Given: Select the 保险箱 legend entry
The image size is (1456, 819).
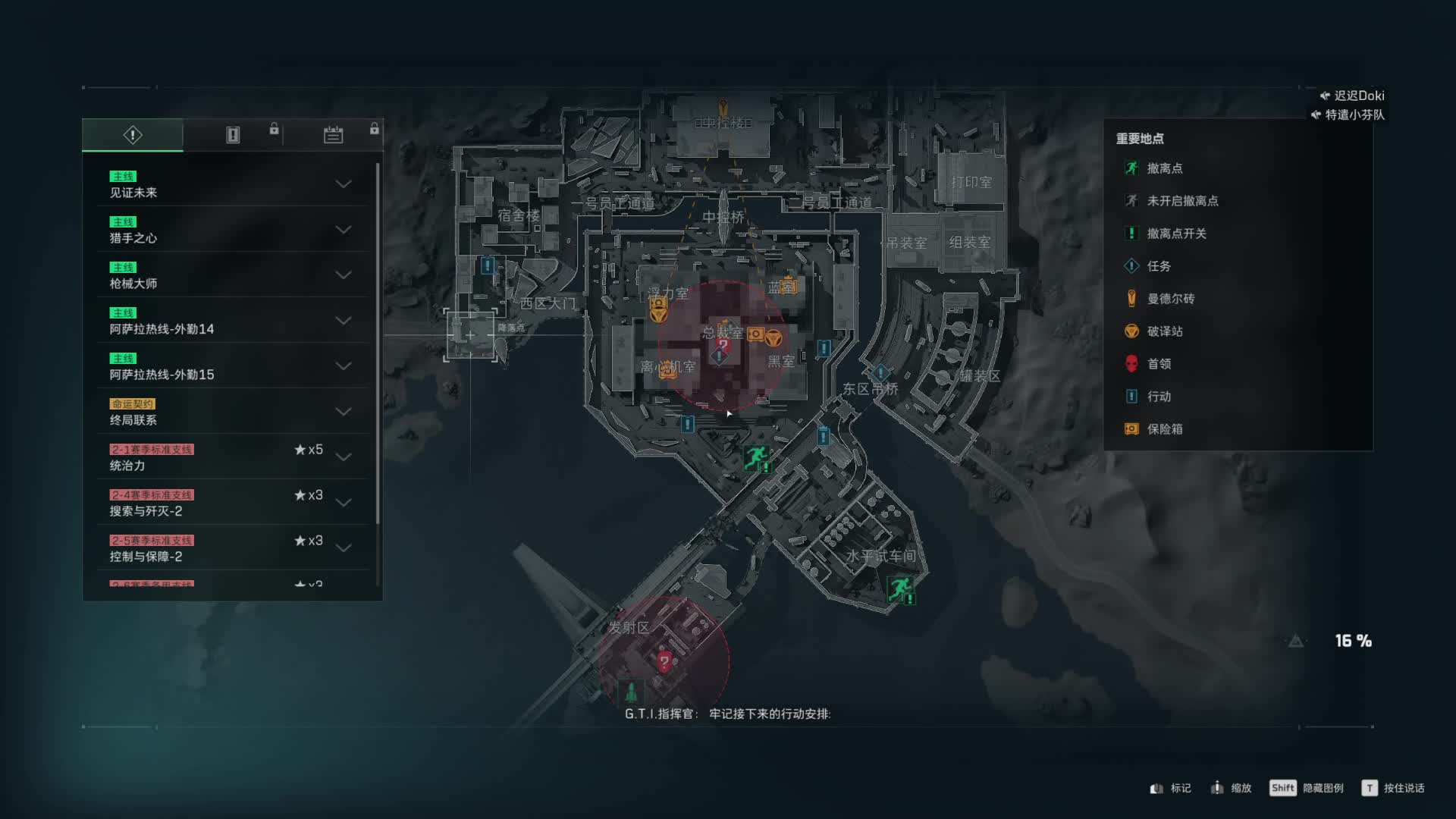Looking at the screenshot, I should (1164, 429).
